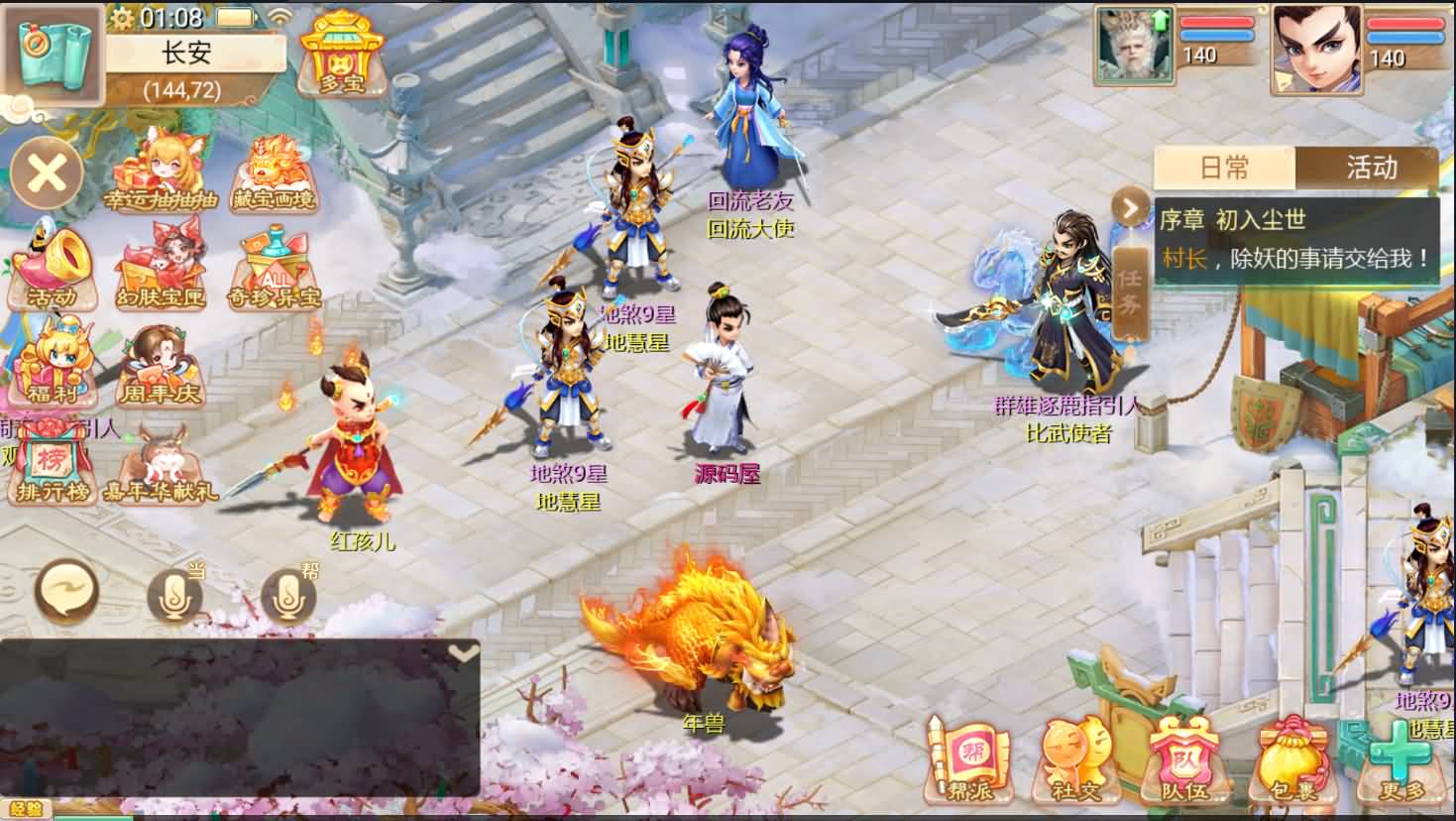This screenshot has height=821, width=1456.
Task: Open the 藏宝画境 event
Action: point(274,173)
